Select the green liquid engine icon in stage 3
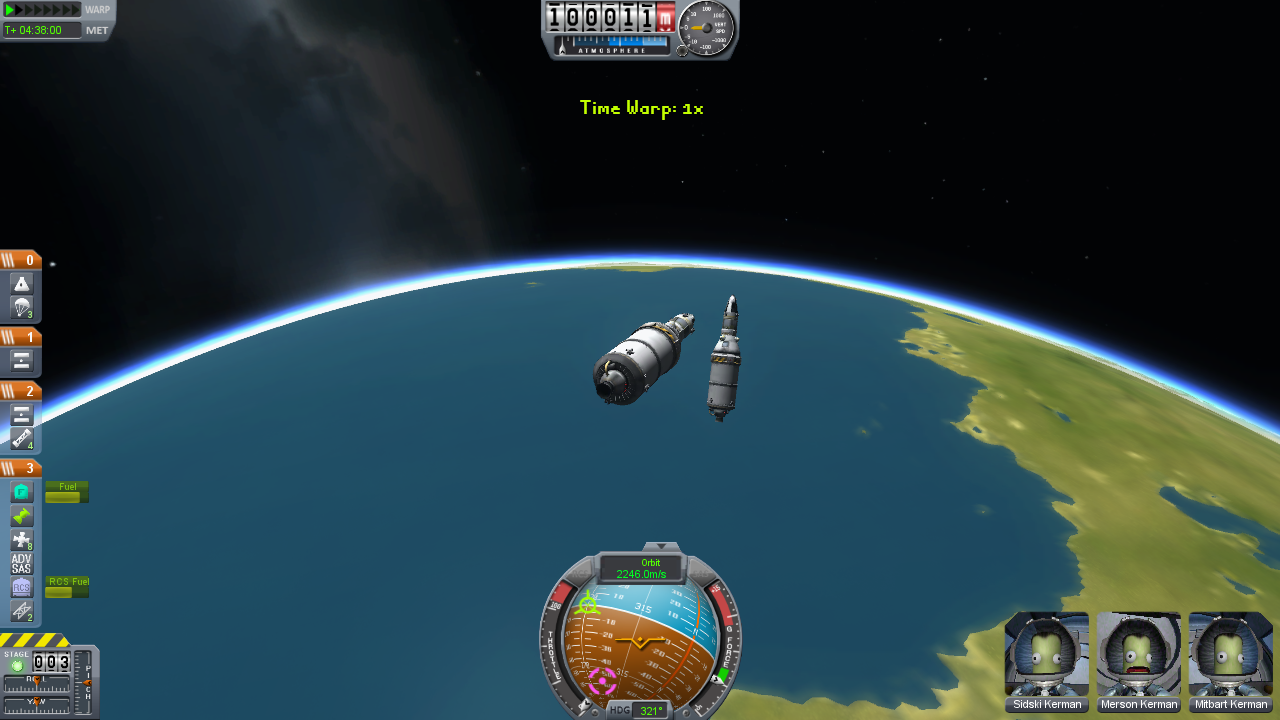Screen dimensions: 1280x720 click(22, 516)
